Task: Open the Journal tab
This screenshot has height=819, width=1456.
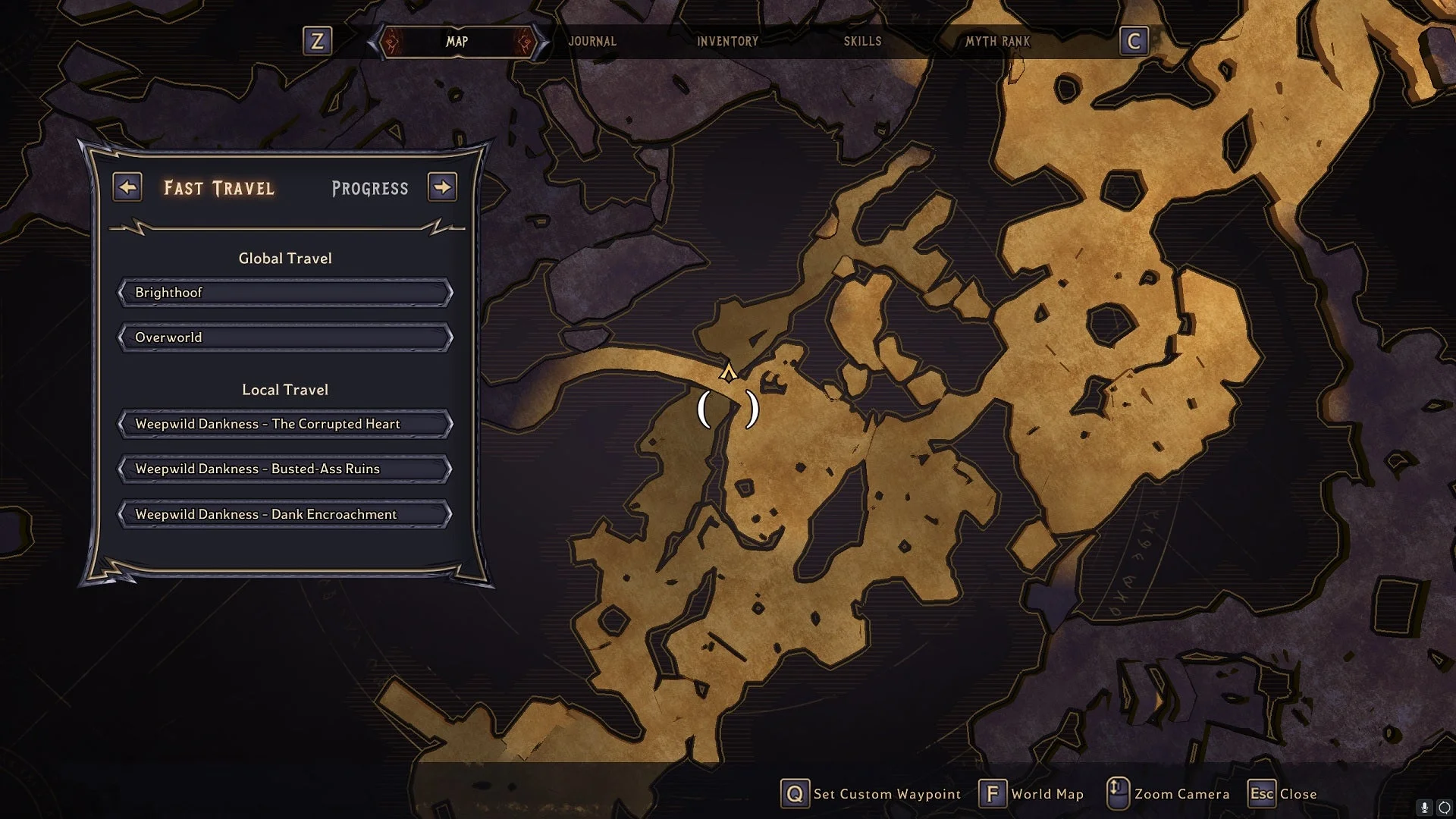Action: pos(592,42)
